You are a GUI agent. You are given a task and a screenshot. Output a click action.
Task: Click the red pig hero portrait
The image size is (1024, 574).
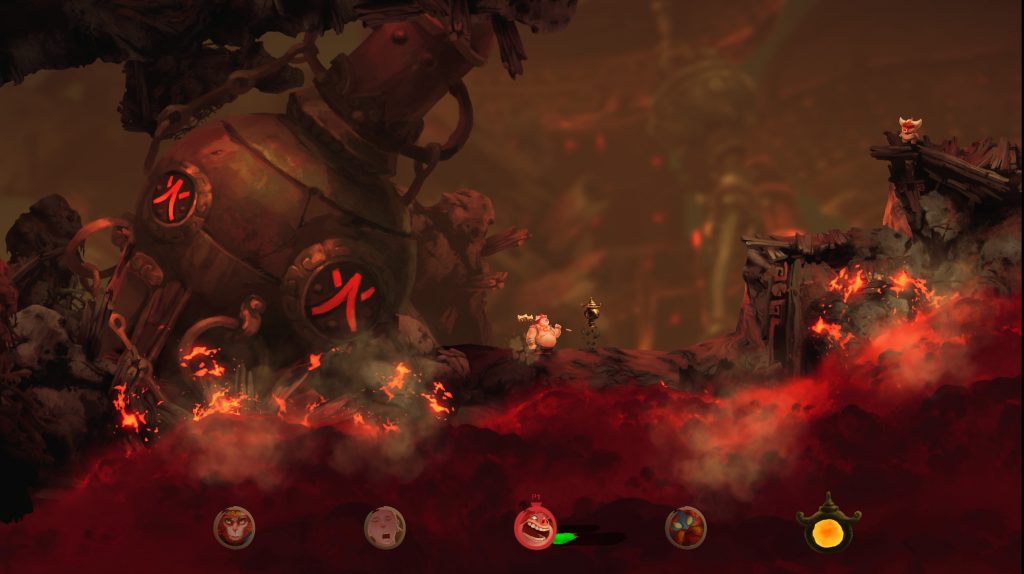(535, 528)
